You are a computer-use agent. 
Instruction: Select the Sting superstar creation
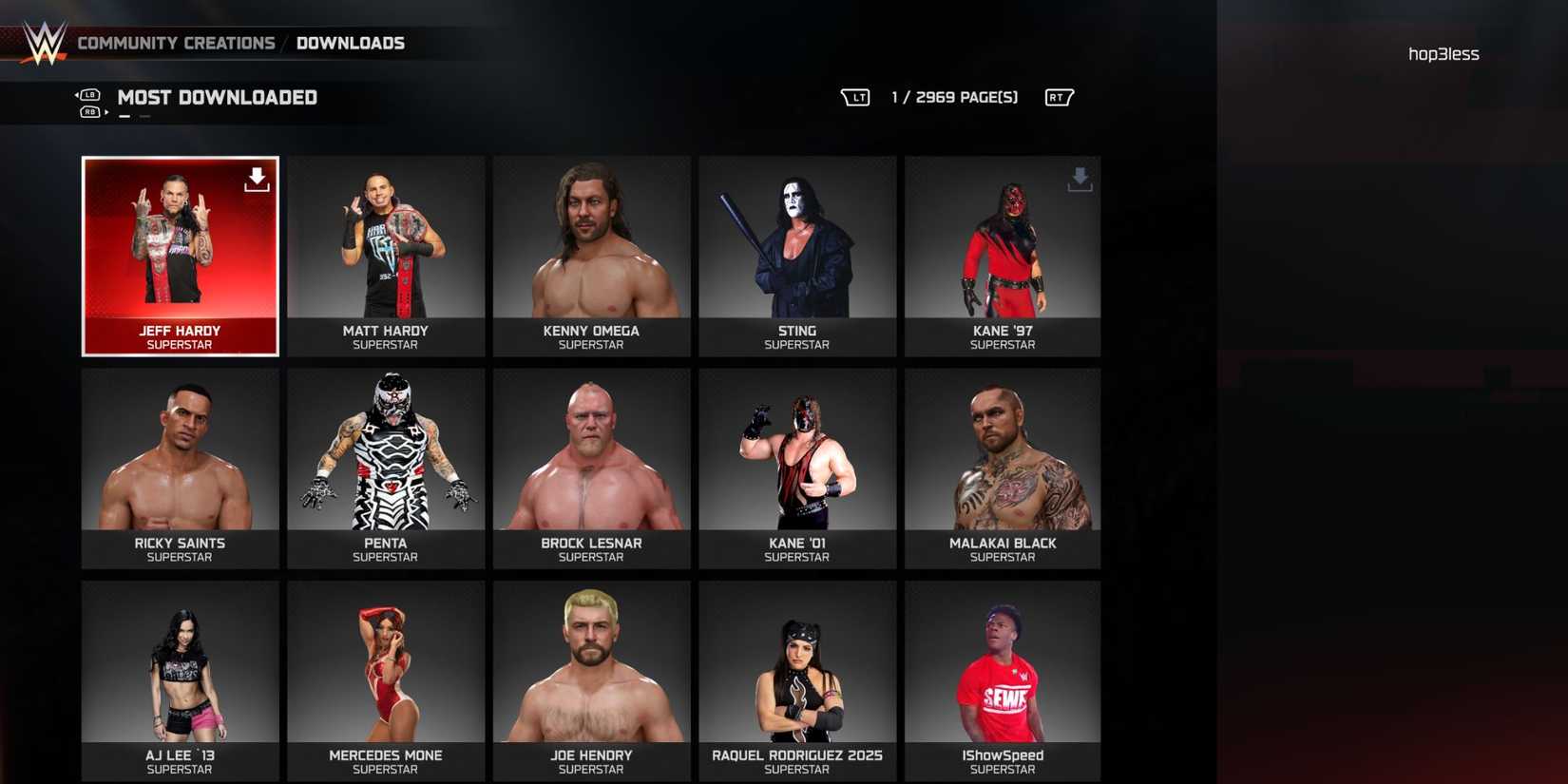pyautogui.click(x=796, y=257)
